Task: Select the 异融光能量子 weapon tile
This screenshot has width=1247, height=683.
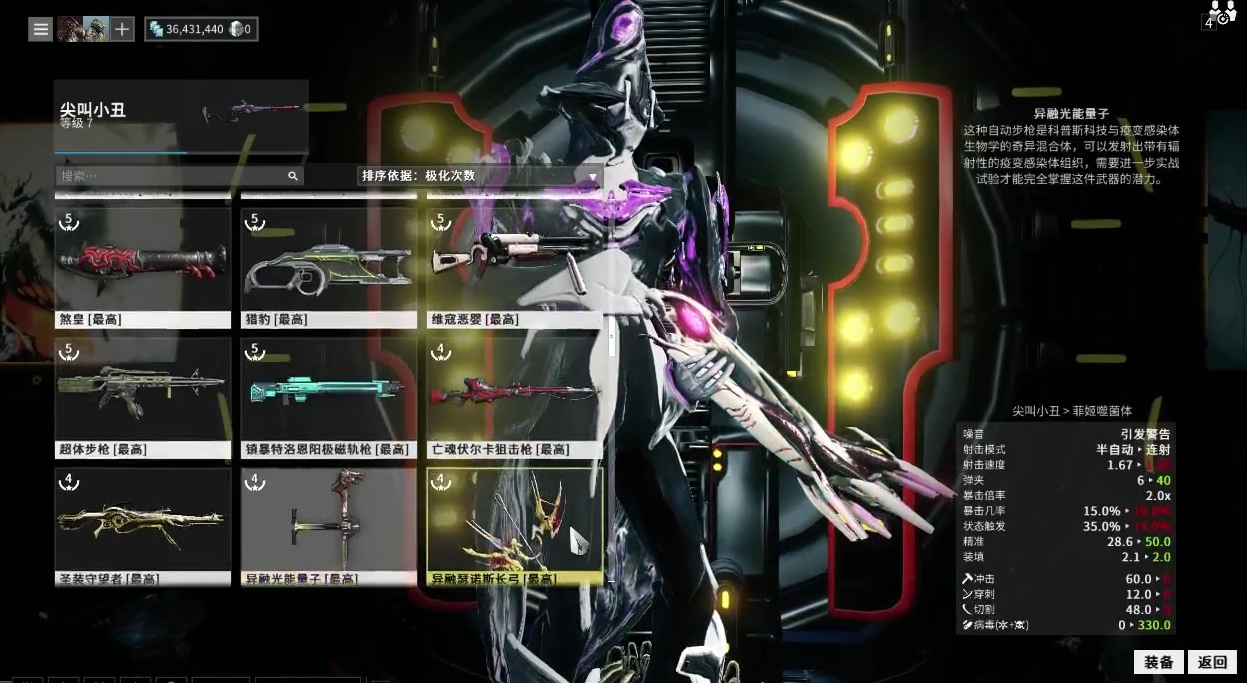Action: coord(329,526)
